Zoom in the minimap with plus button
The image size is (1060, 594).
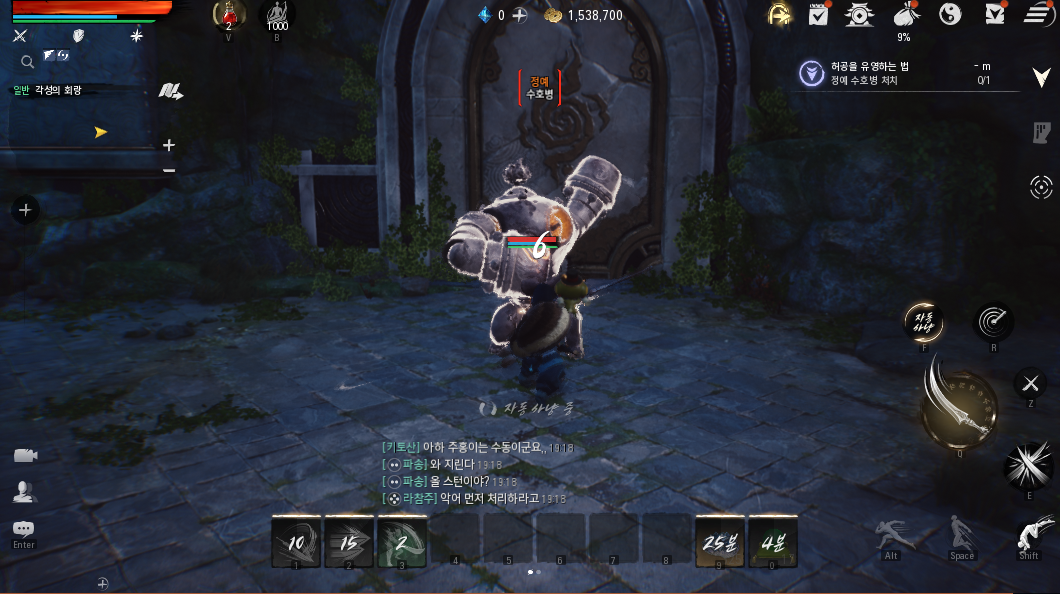[x=169, y=145]
